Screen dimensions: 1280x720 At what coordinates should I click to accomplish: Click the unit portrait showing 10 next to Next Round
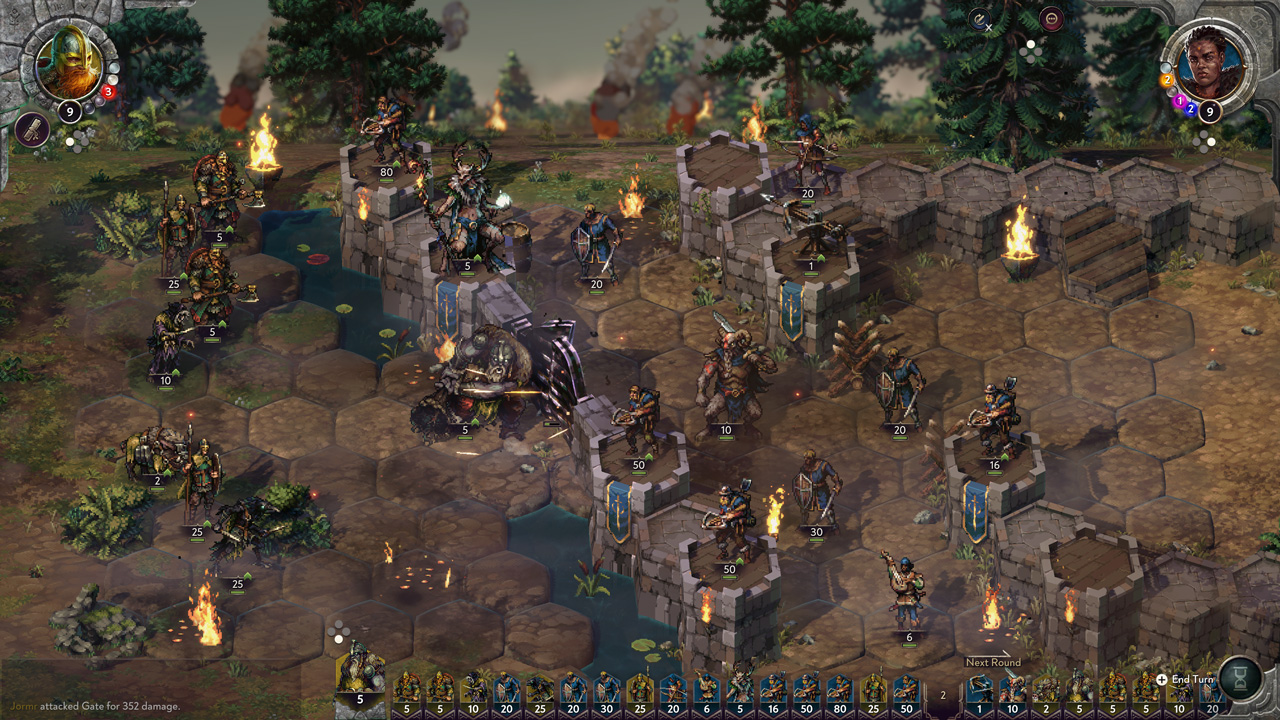click(1012, 690)
